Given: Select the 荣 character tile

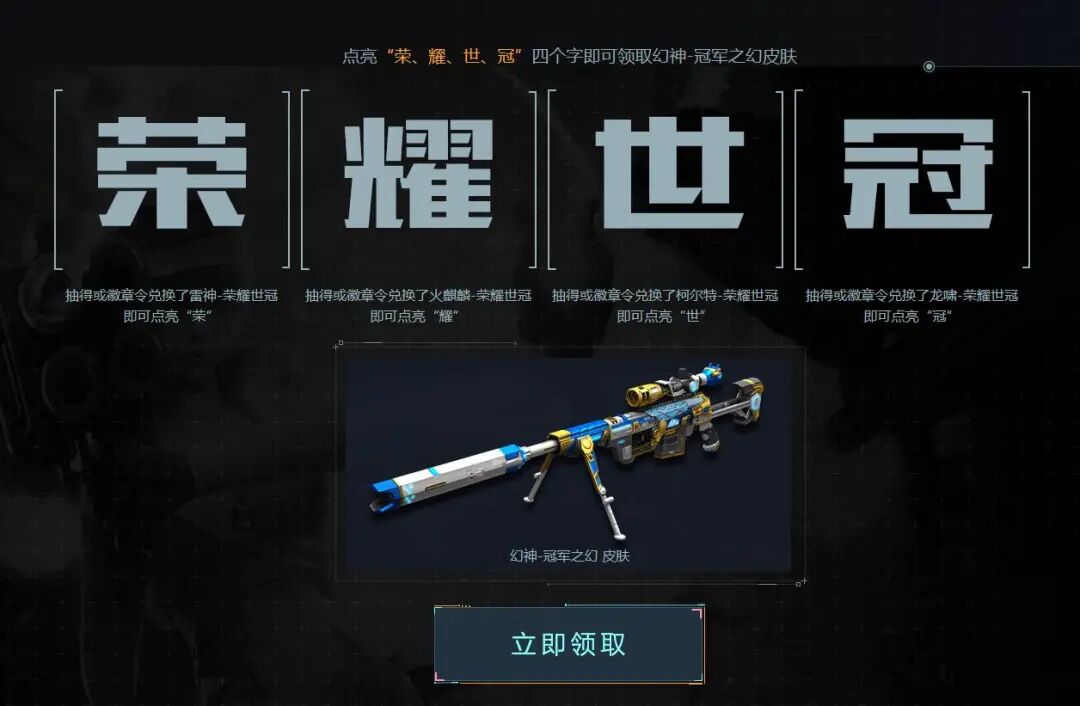Looking at the screenshot, I should pos(172,176).
